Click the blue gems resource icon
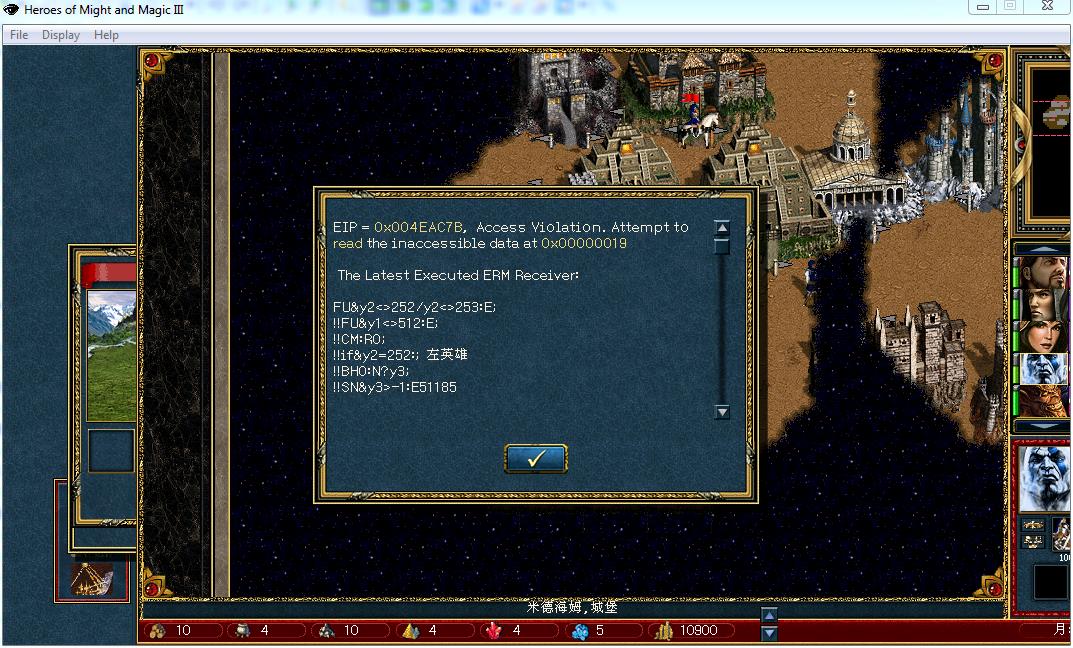 click(x=579, y=631)
